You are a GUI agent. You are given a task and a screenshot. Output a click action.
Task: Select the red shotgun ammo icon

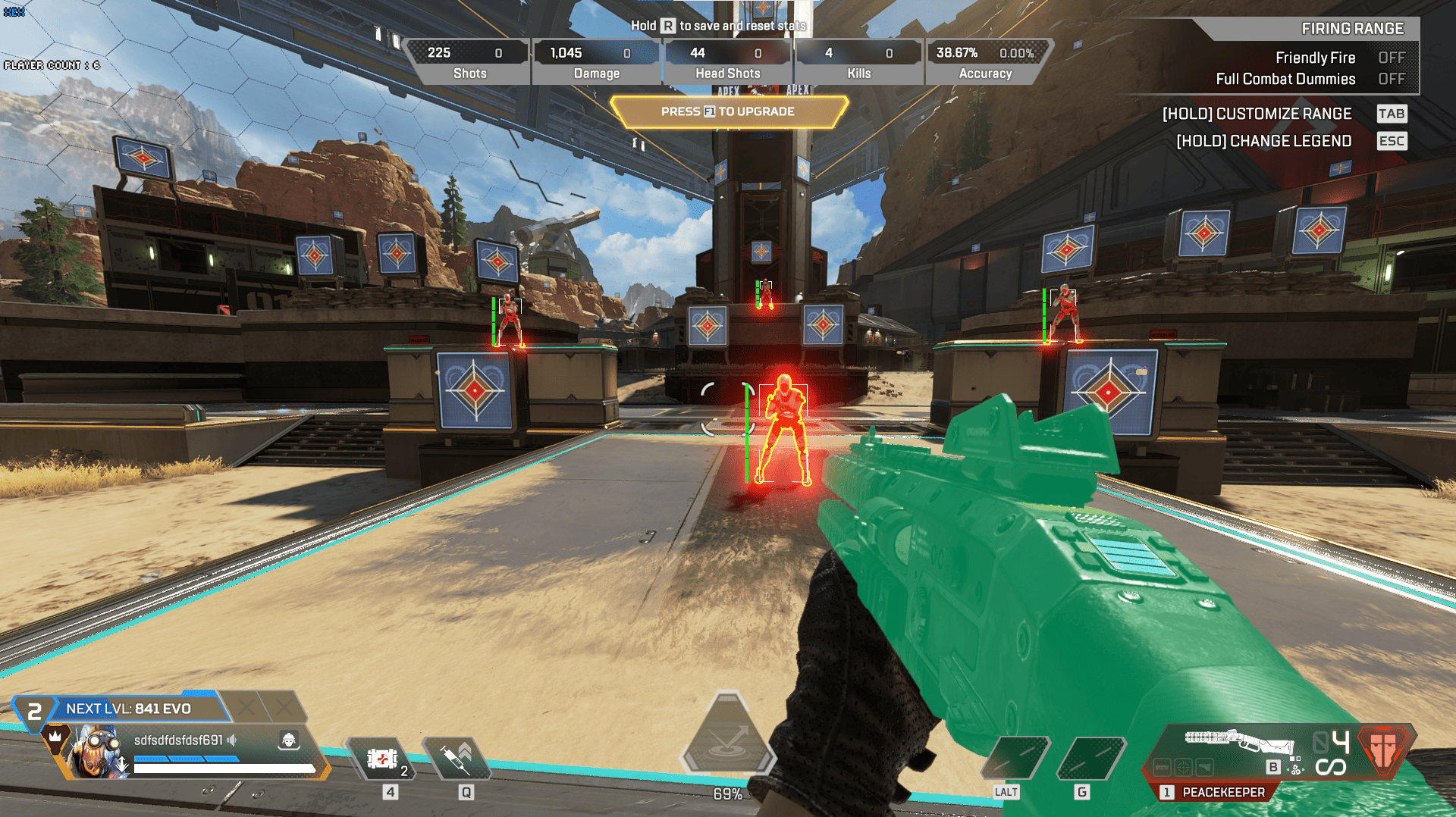1384,747
